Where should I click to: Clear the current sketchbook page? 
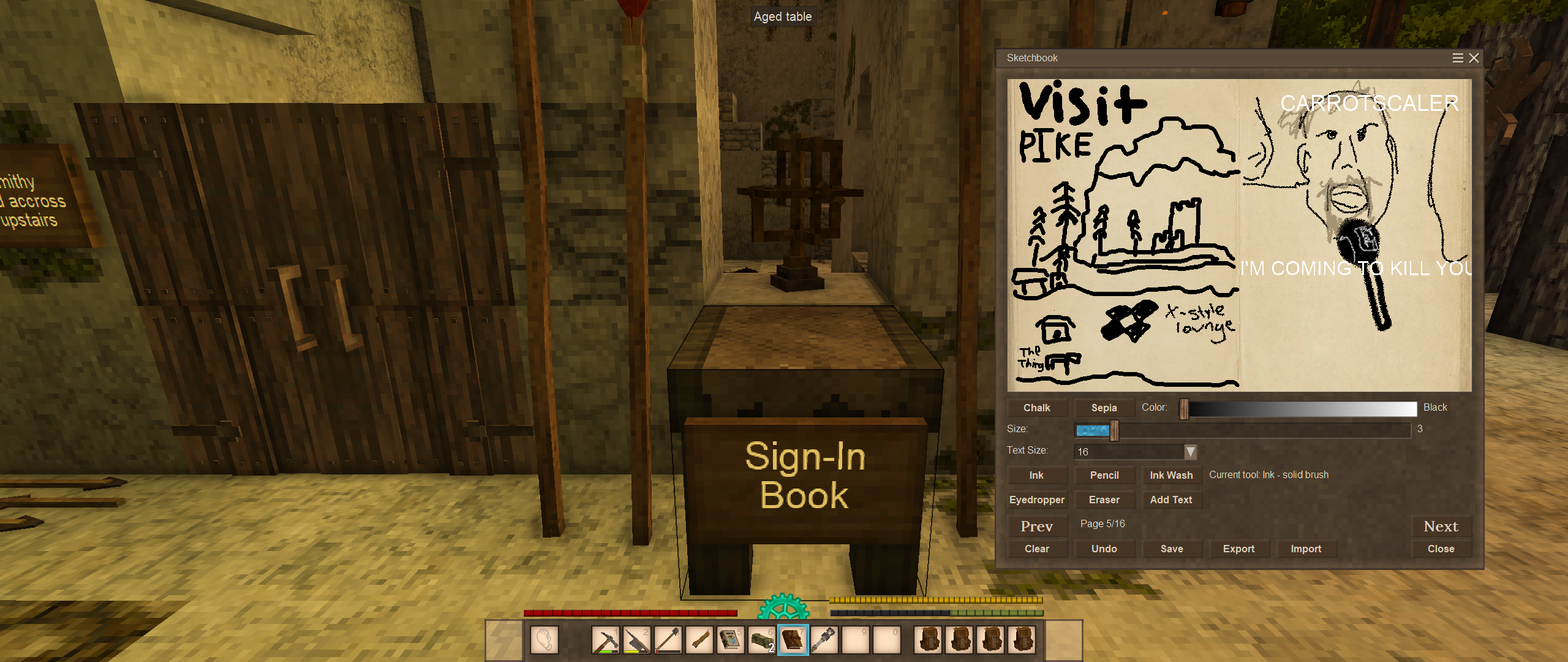[x=1036, y=549]
